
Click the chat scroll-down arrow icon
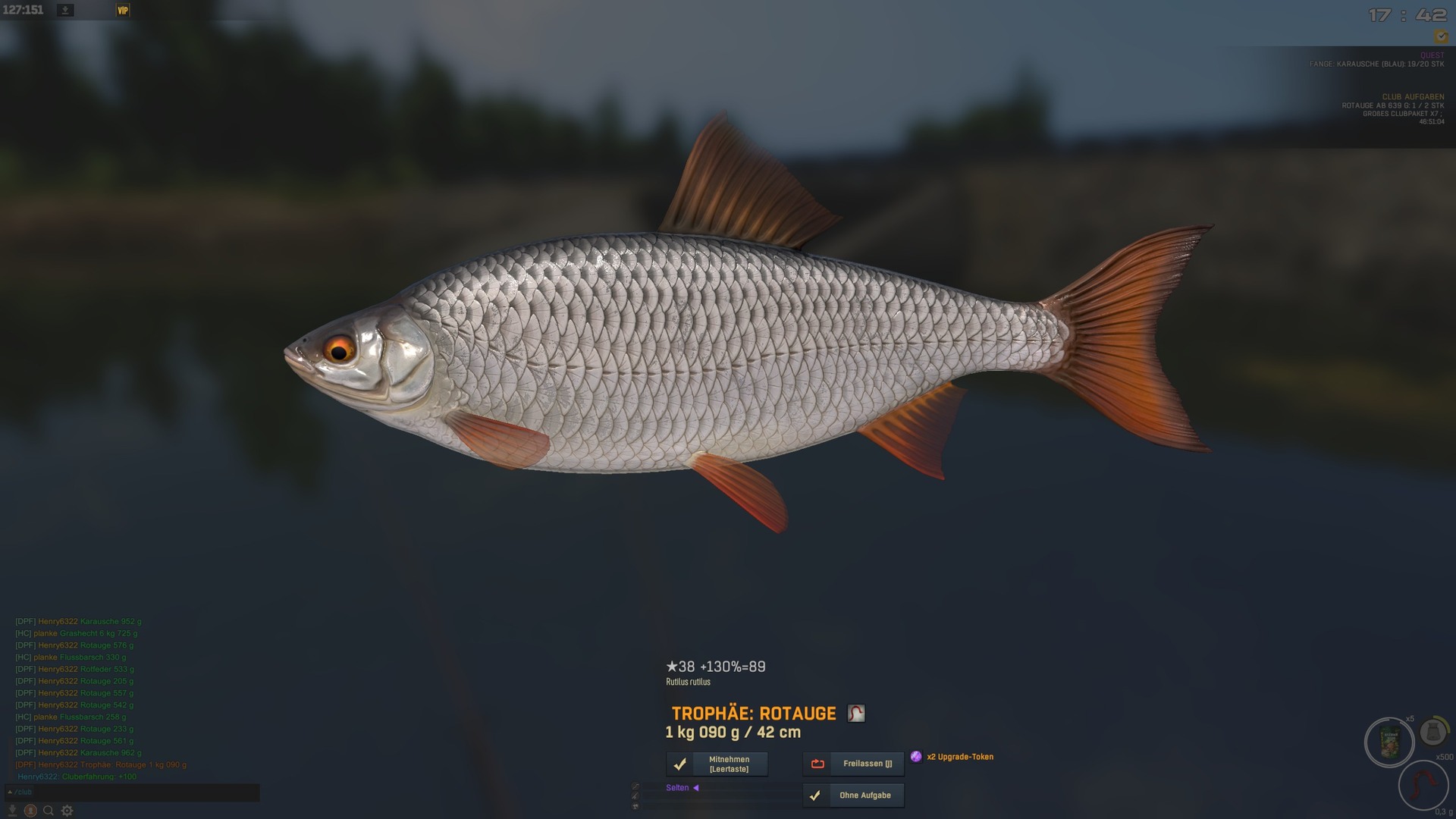click(x=12, y=811)
